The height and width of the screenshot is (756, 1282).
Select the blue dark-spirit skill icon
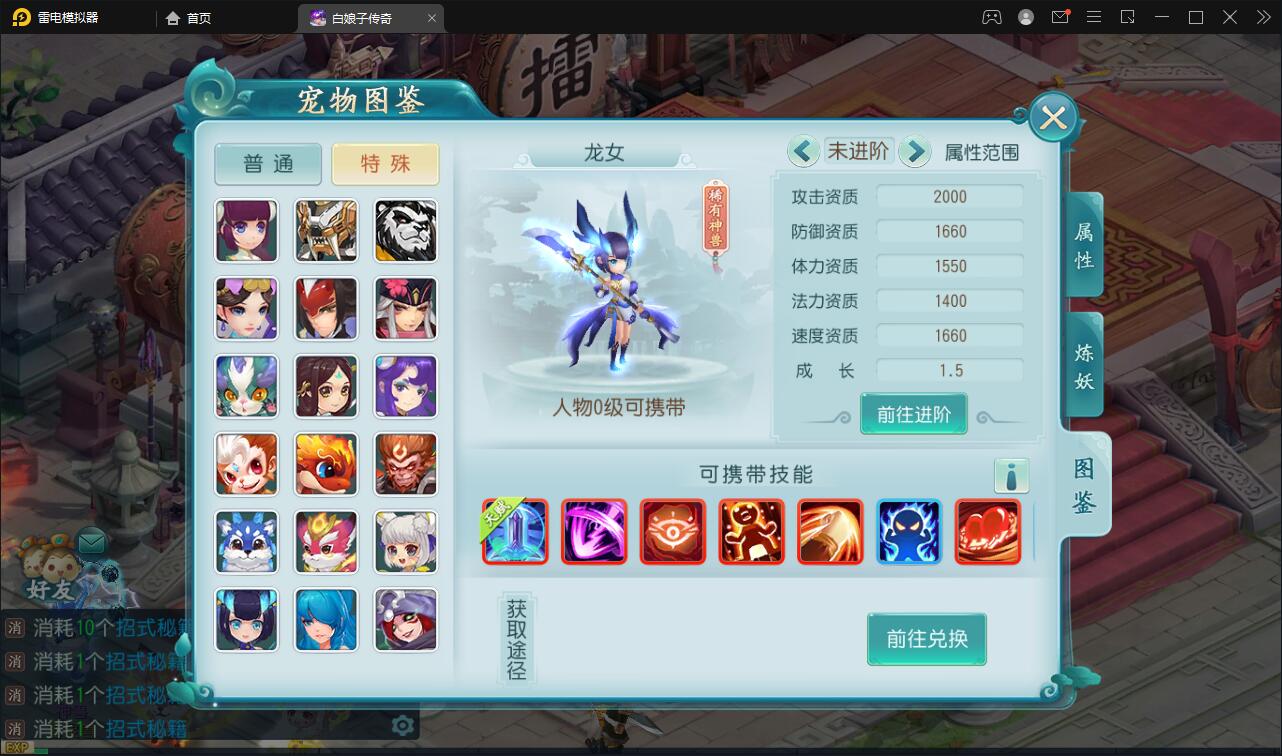(908, 531)
